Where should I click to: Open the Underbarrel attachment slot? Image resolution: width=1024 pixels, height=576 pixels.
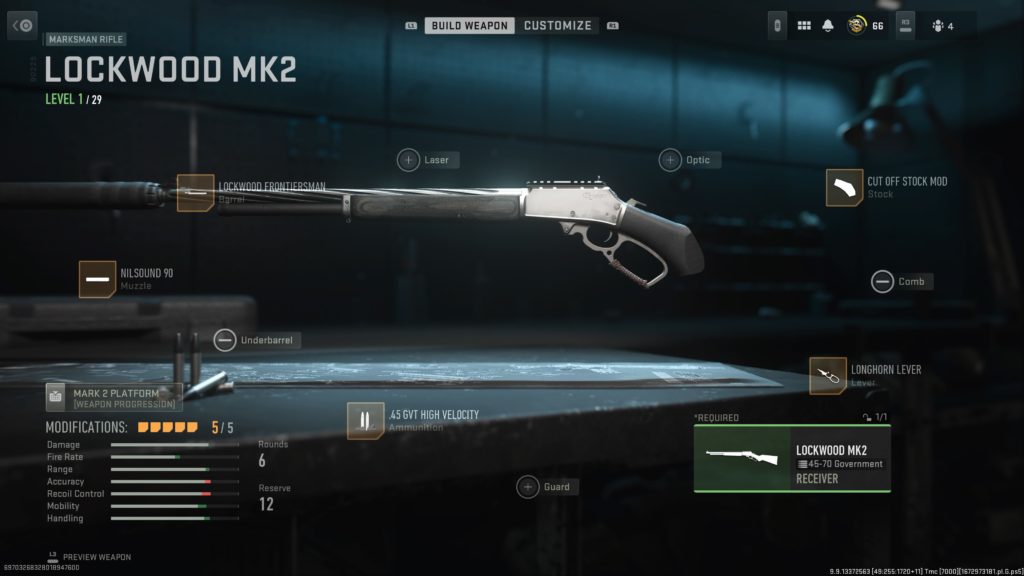pyautogui.click(x=226, y=341)
